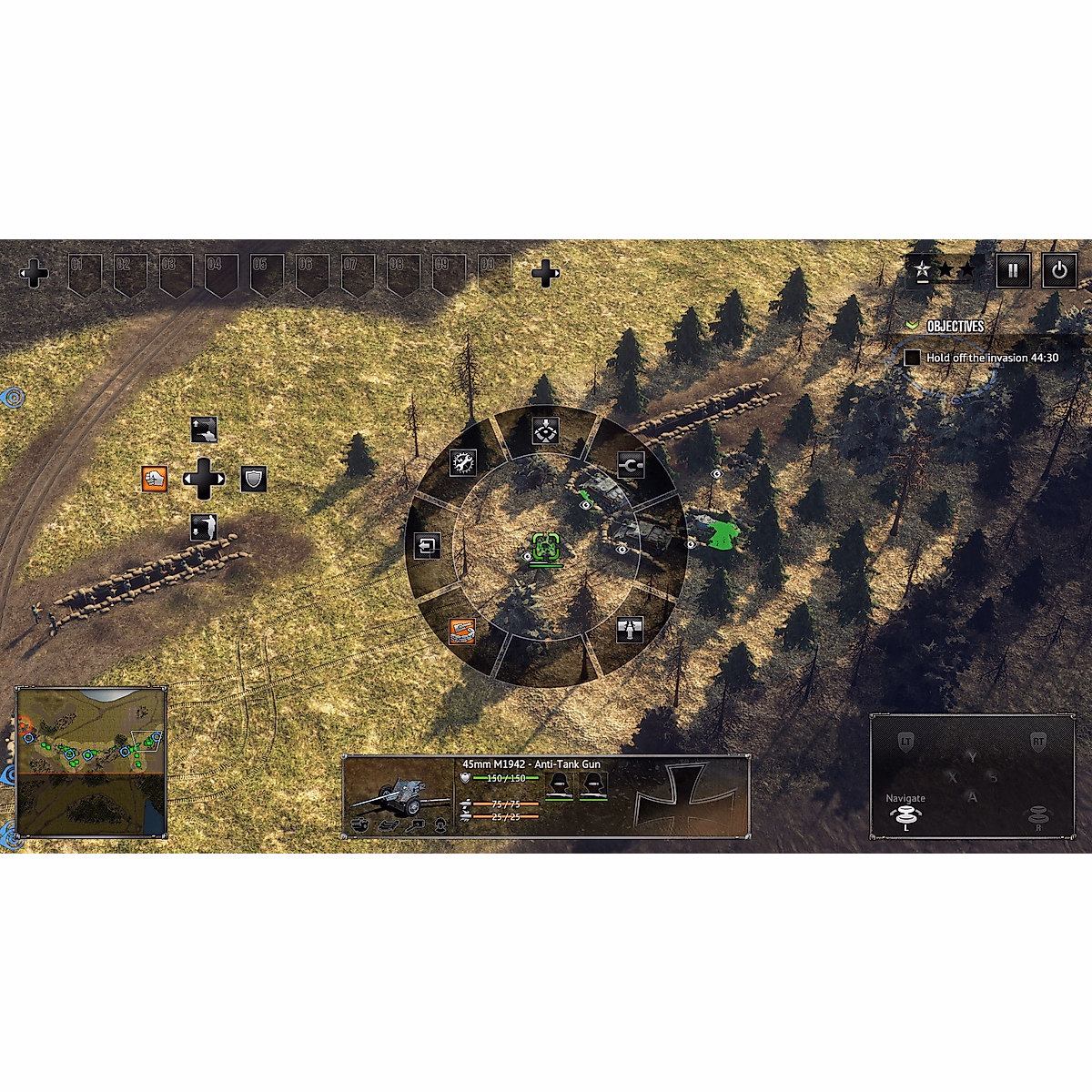The width and height of the screenshot is (1092, 1092).
Task: Select the standing soldier stance icon
Action: (204, 528)
